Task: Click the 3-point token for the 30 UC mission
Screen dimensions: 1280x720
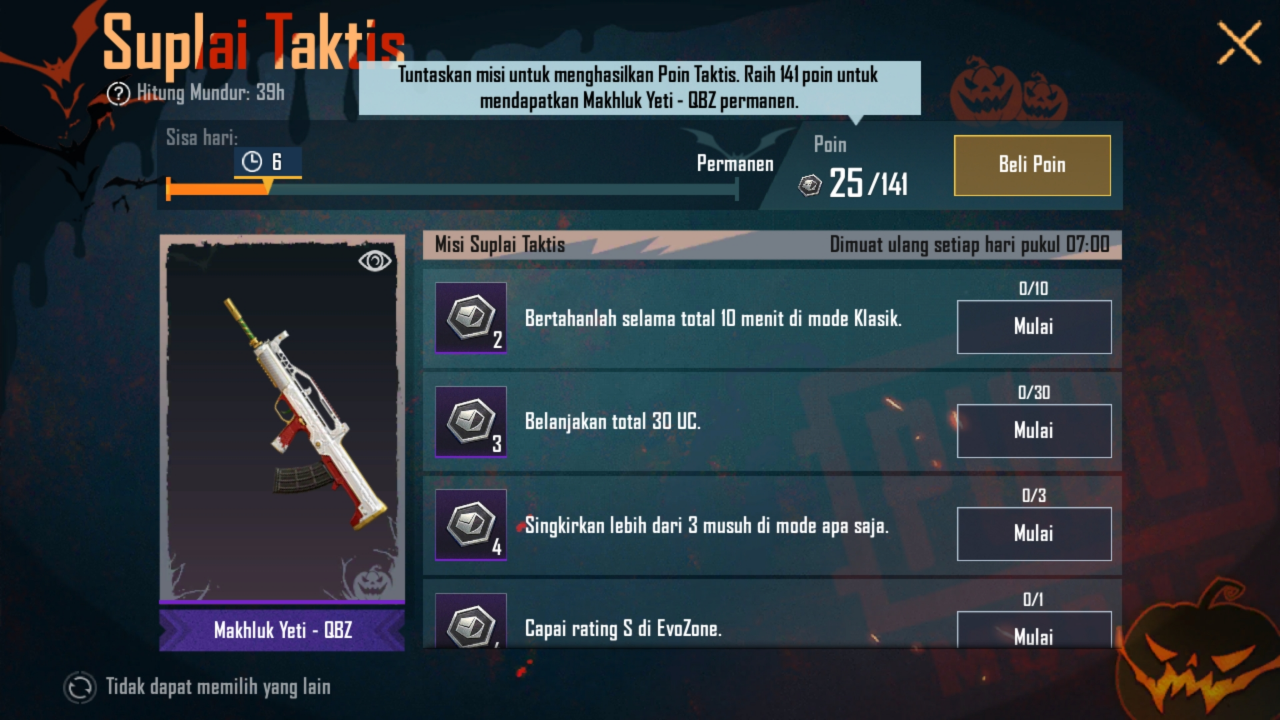Action: (470, 423)
